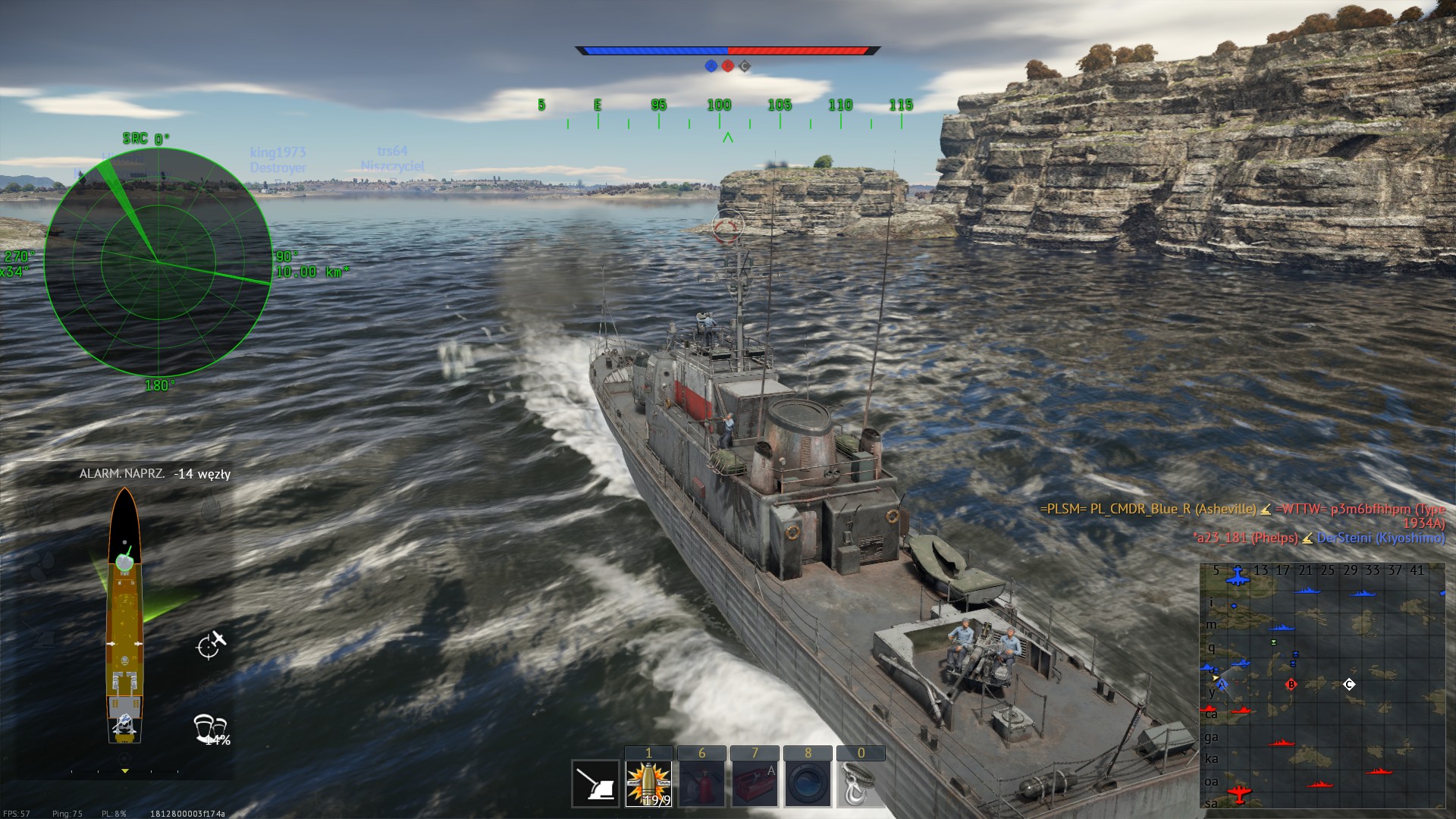Image resolution: width=1456 pixels, height=819 pixels.
Task: Open the tactical minimap
Action: click(x=1322, y=686)
